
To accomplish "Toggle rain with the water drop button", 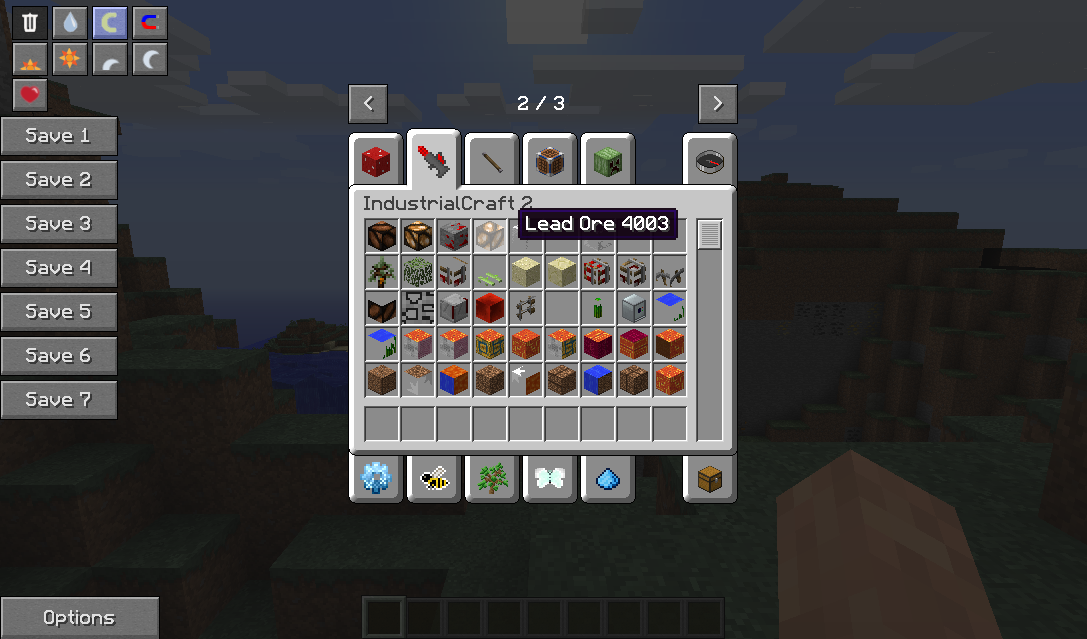I will click(x=70, y=22).
